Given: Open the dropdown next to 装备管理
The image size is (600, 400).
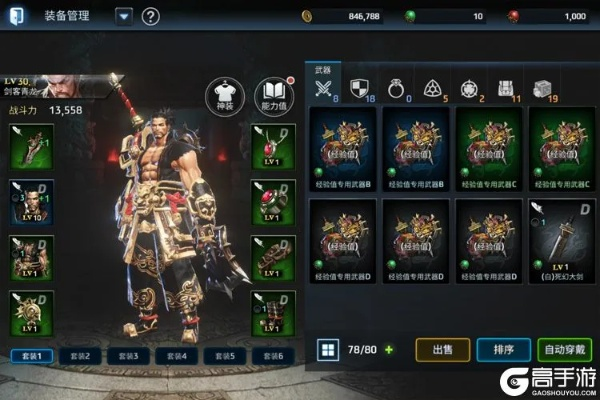Looking at the screenshot, I should [x=123, y=16].
